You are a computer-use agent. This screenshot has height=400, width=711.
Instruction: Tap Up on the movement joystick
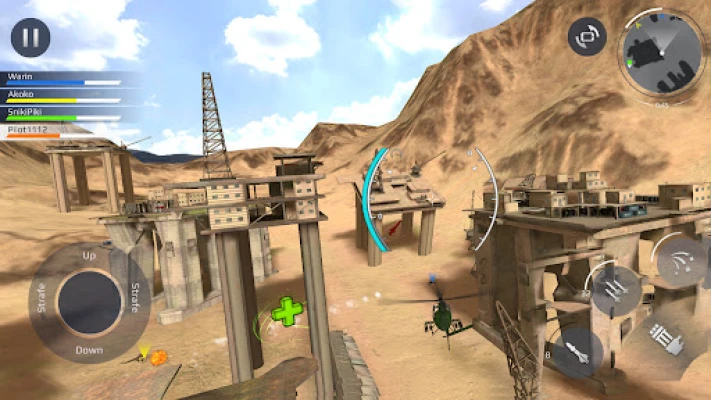click(x=89, y=256)
